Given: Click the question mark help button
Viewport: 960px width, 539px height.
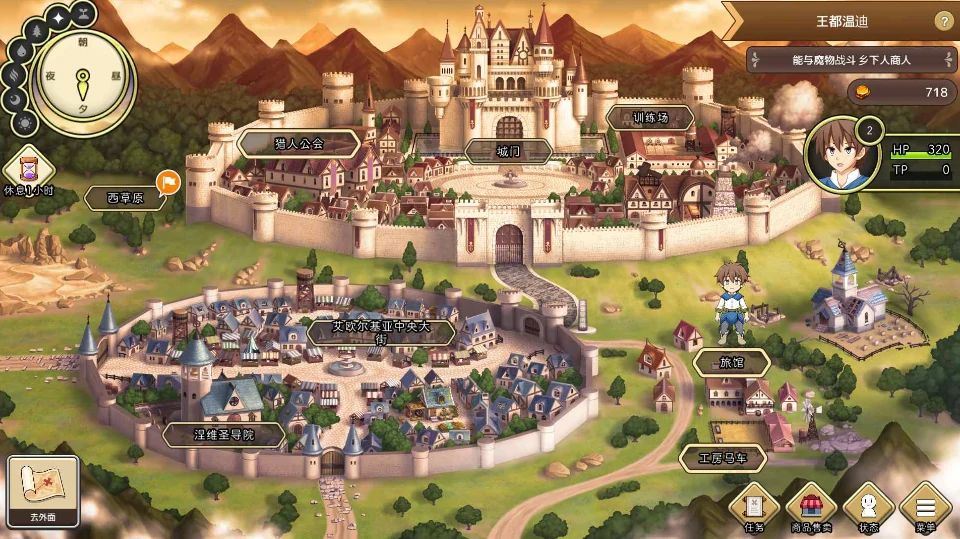Looking at the screenshot, I should [x=943, y=21].
